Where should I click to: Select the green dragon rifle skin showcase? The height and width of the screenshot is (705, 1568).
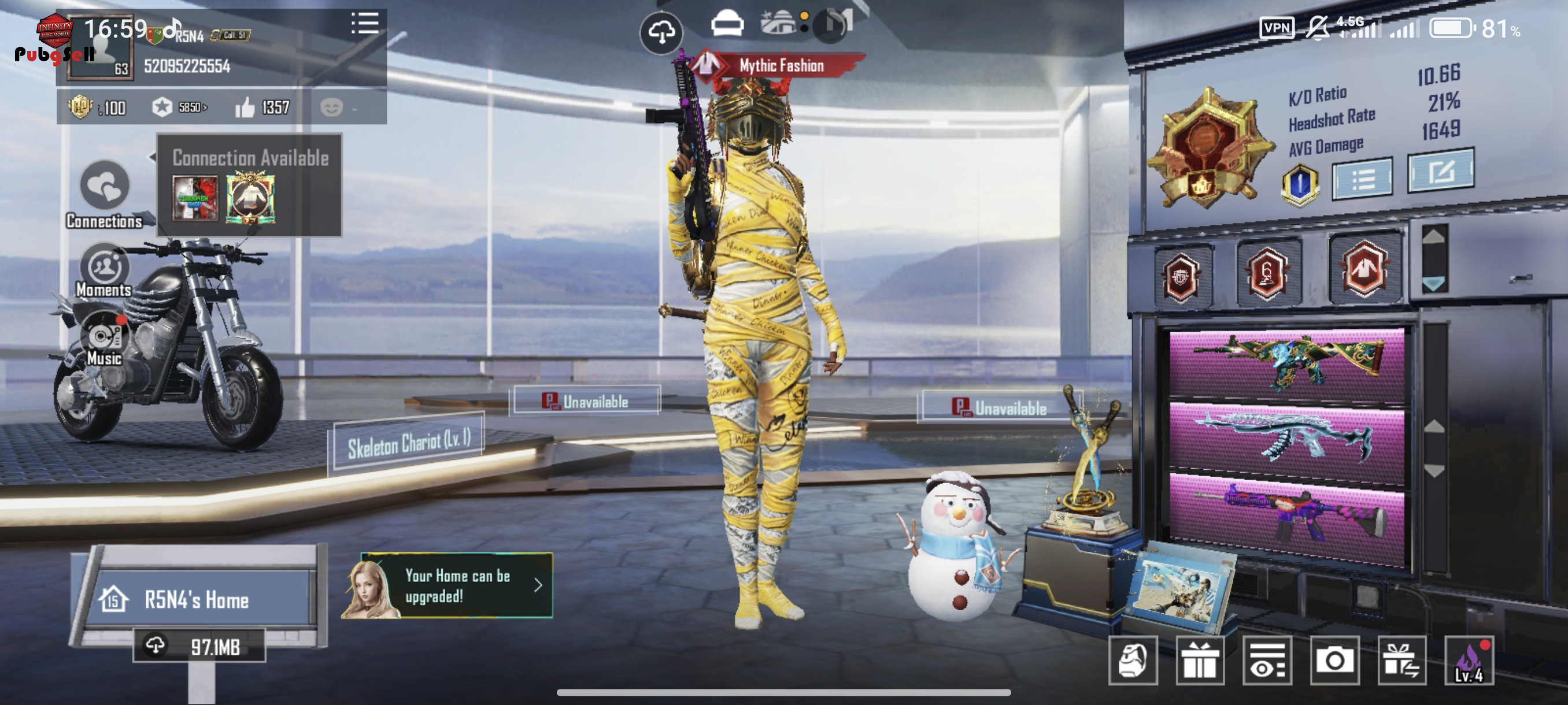click(x=1286, y=365)
